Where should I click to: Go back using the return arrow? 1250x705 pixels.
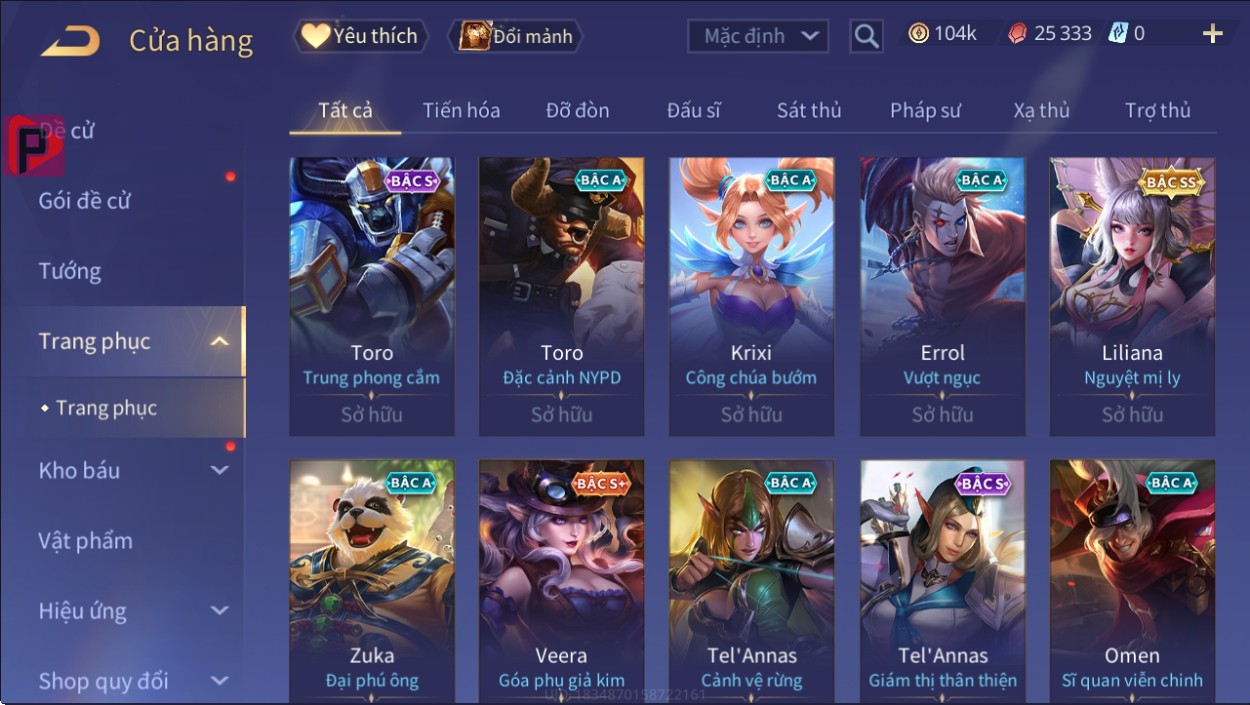pyautogui.click(x=70, y=40)
